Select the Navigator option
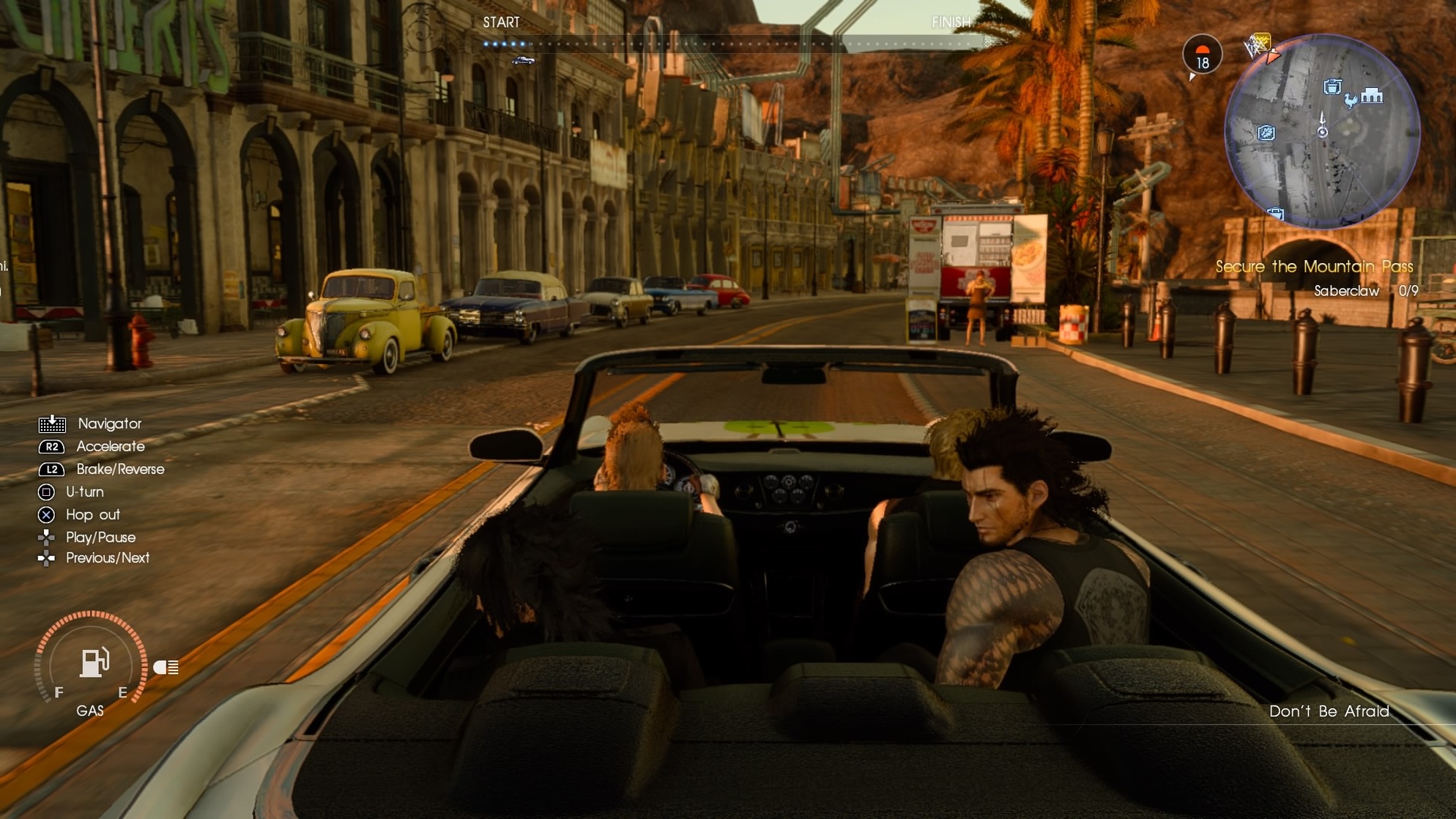The height and width of the screenshot is (819, 1456). pyautogui.click(x=109, y=423)
